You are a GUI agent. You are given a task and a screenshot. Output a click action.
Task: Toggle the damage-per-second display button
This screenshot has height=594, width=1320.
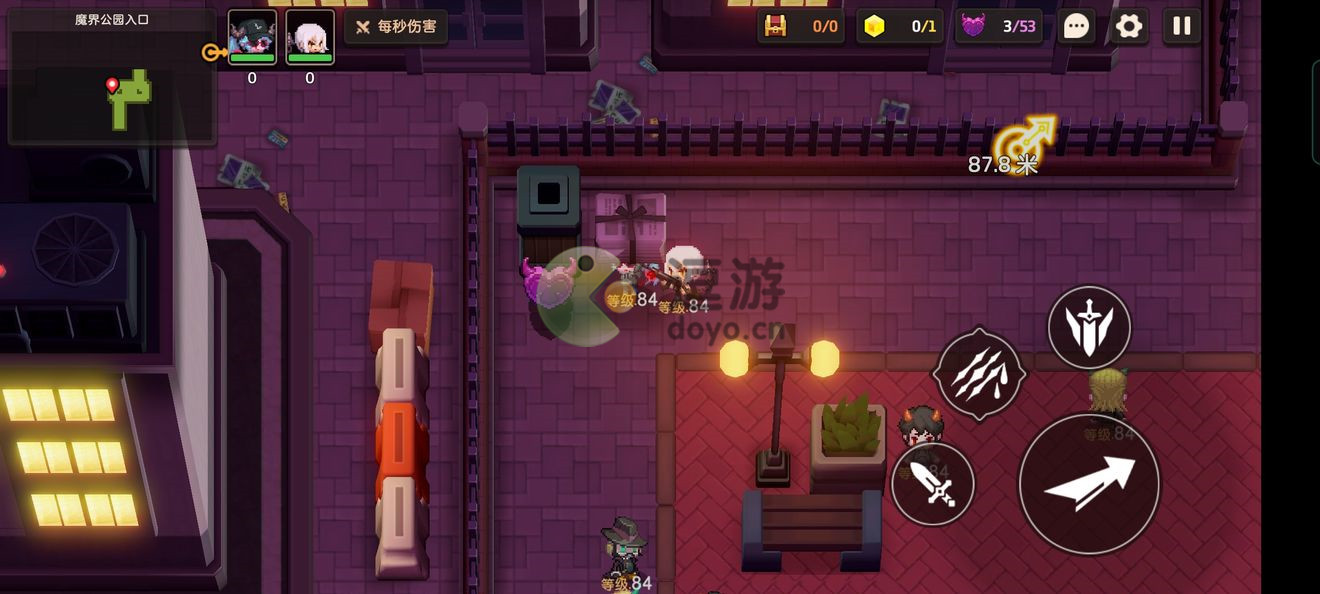pos(396,27)
